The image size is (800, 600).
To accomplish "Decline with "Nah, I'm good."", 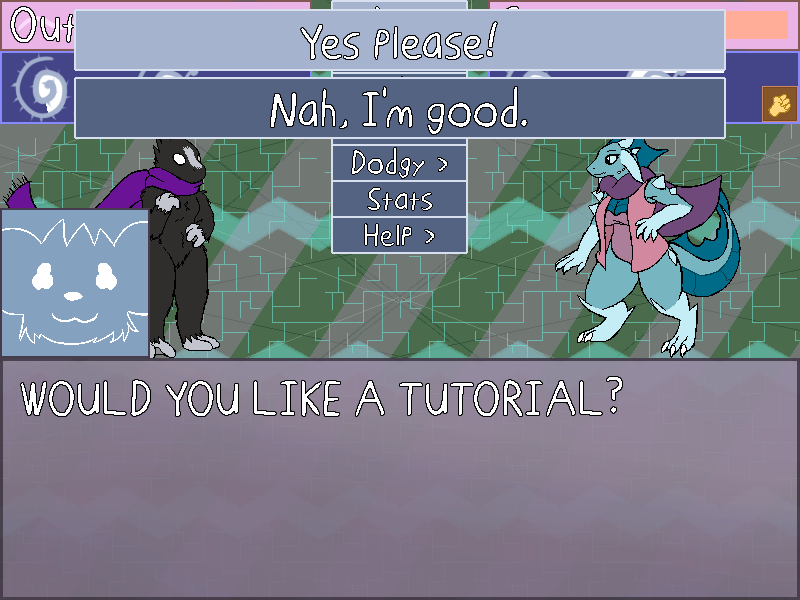I will [399, 108].
